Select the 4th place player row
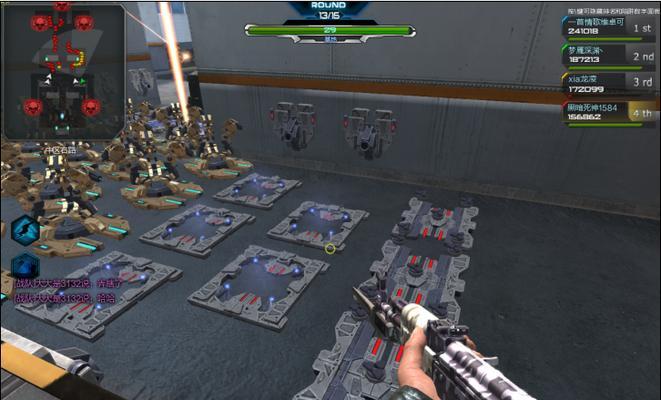 [x=610, y=112]
